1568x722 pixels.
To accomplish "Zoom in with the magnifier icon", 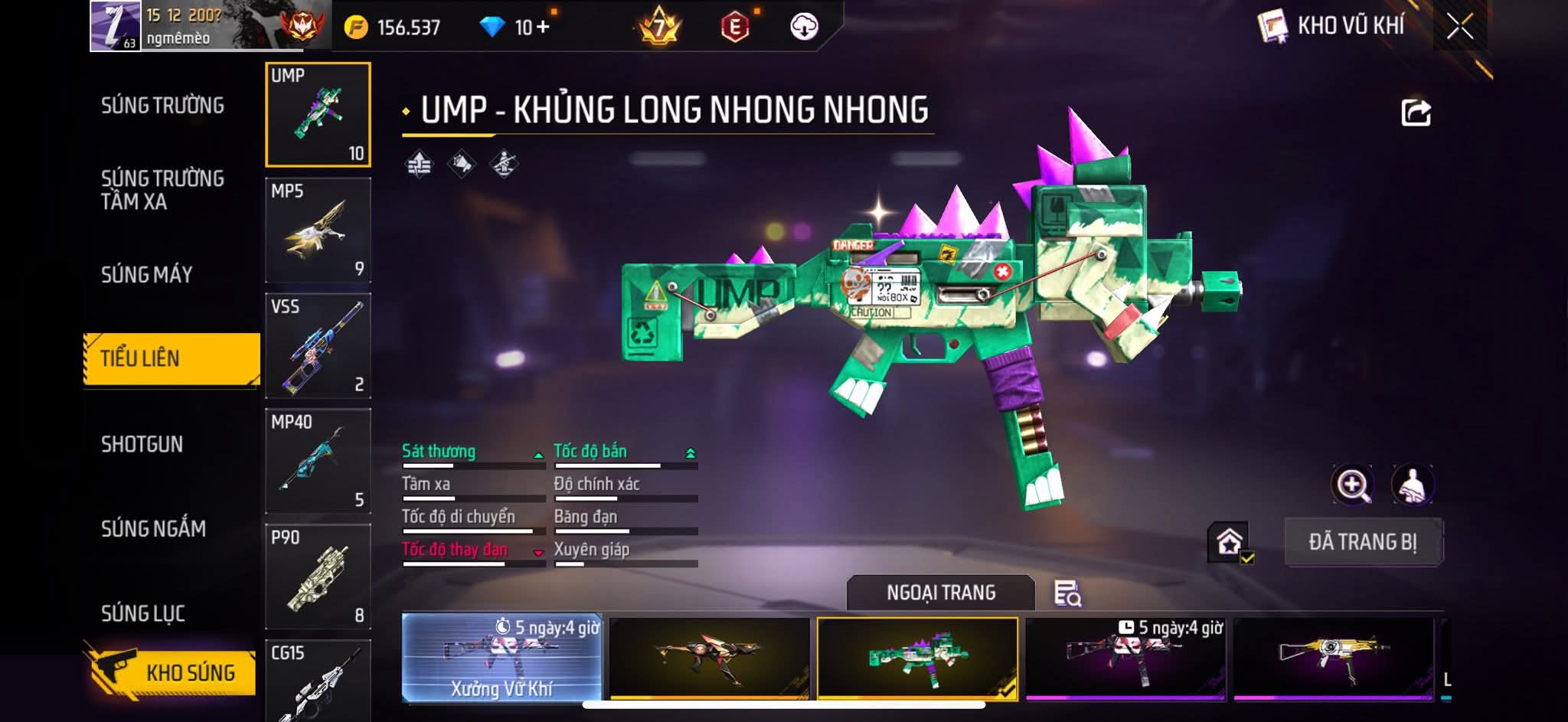I will point(1353,485).
